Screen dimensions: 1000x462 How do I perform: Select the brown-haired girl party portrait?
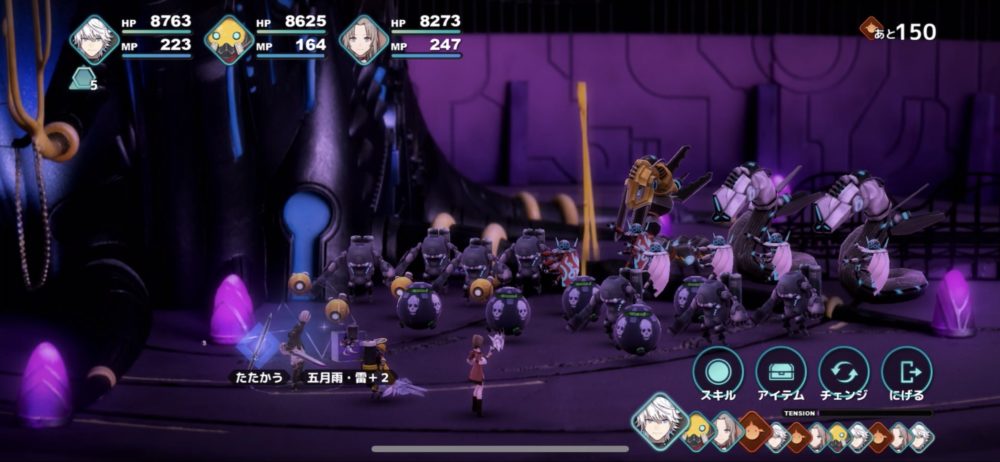(363, 40)
